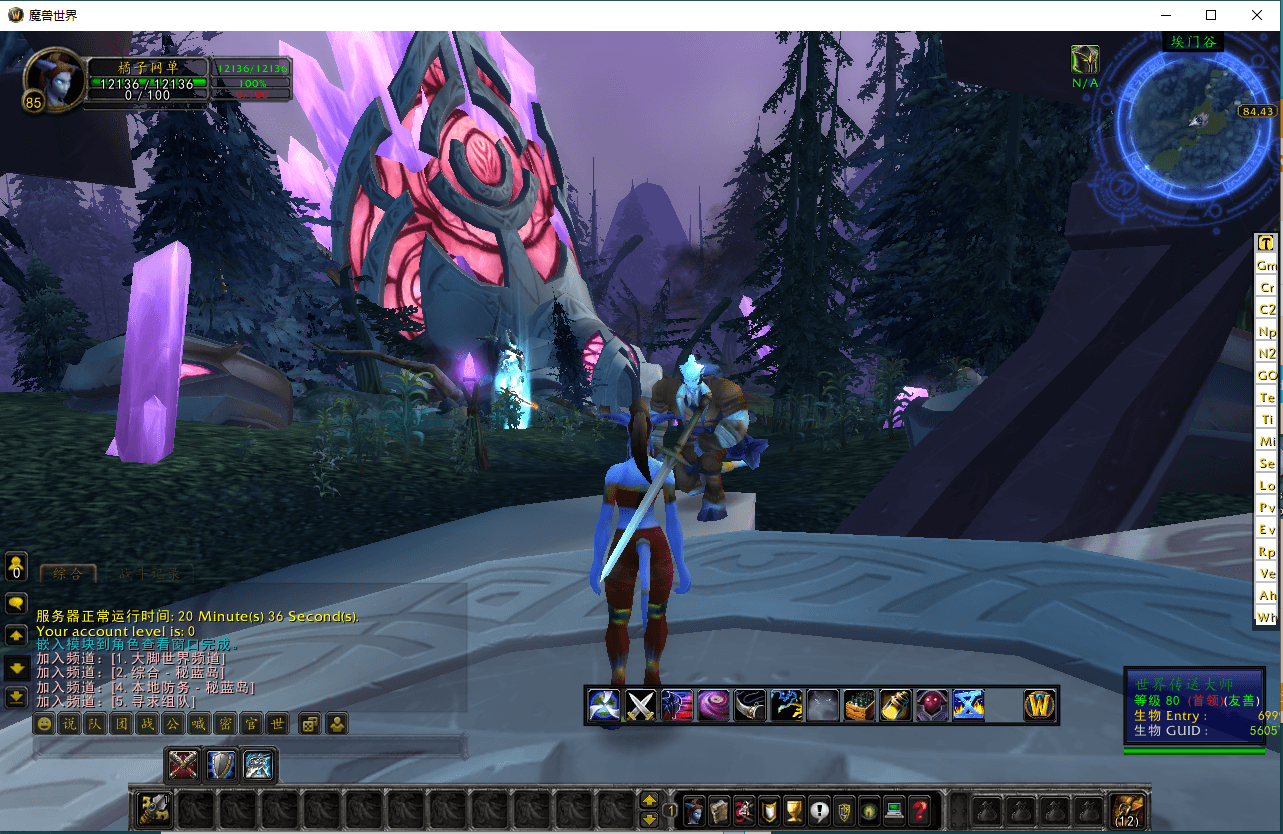Use the purple swirl spell icon
The width and height of the screenshot is (1283, 834).
713,706
